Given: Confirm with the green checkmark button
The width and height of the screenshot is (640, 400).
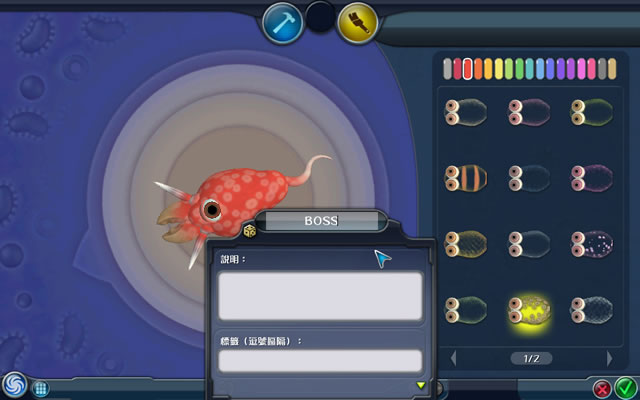Looking at the screenshot, I should [x=624, y=387].
